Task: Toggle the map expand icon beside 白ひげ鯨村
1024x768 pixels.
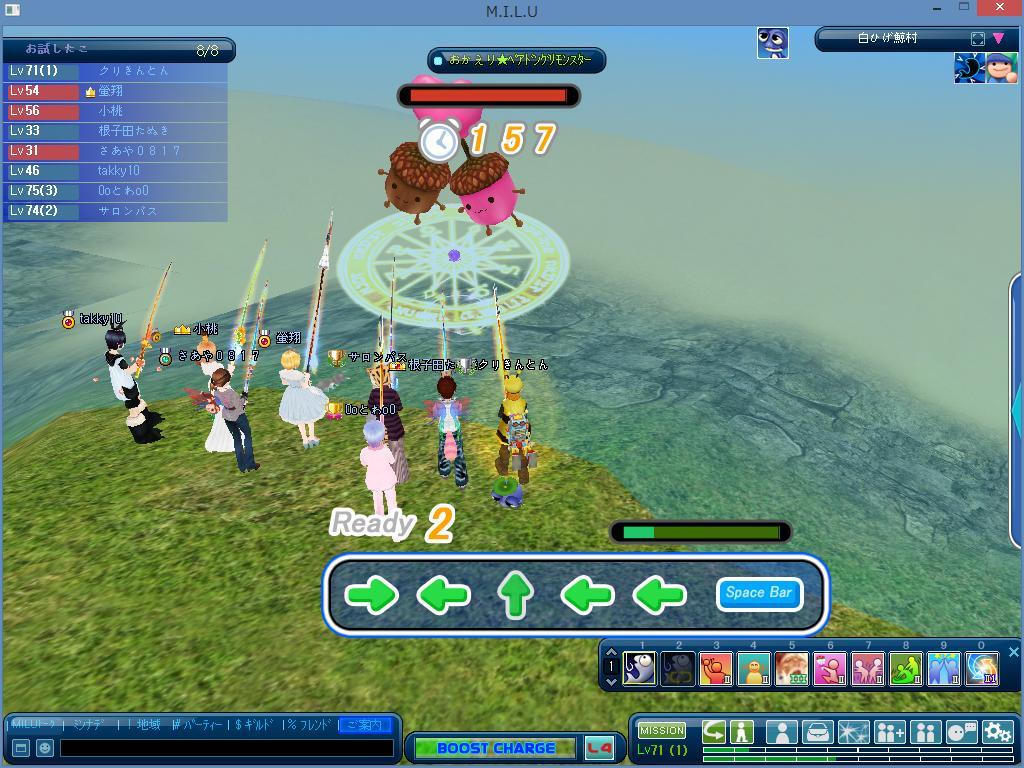Action: point(977,39)
